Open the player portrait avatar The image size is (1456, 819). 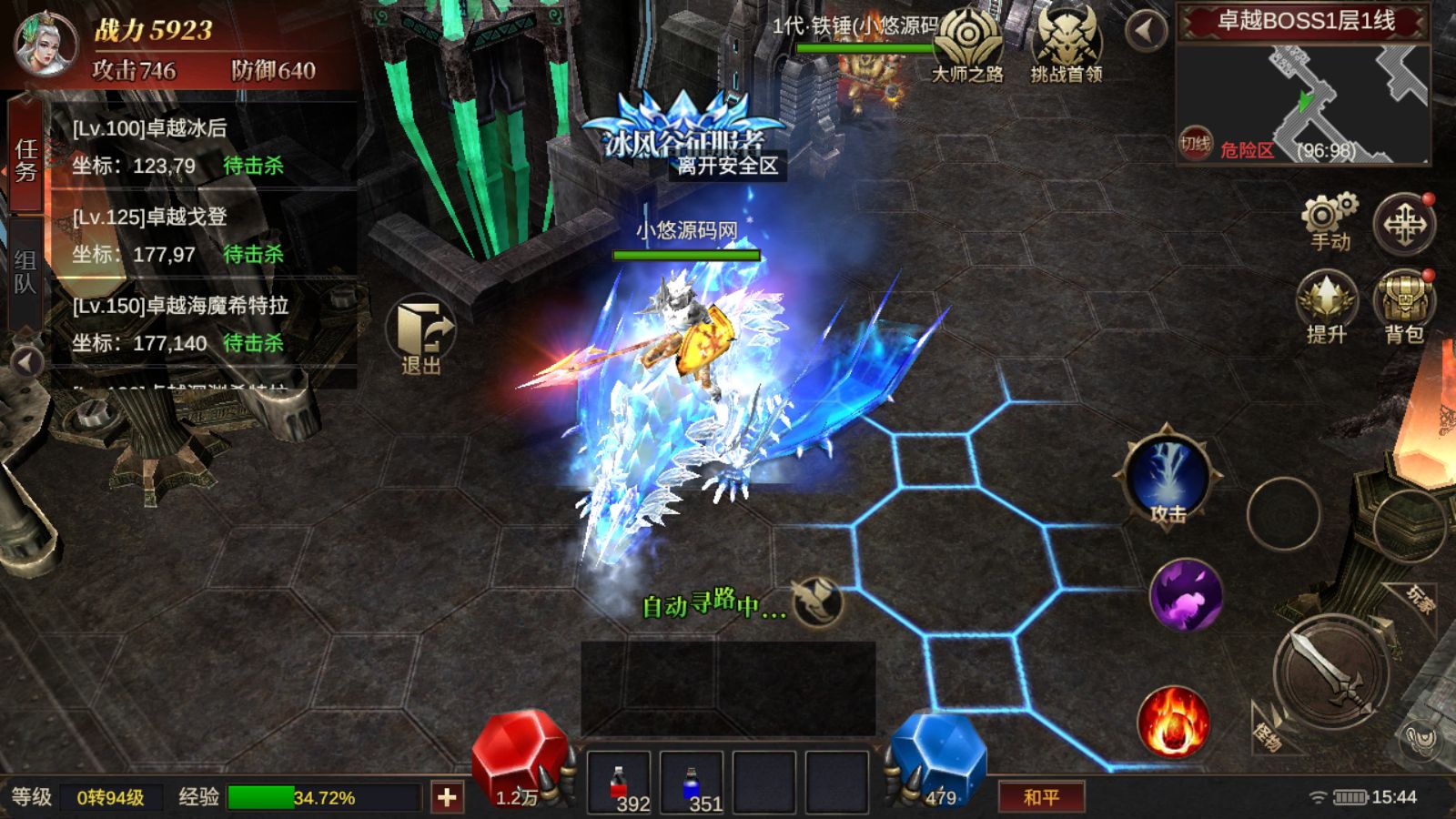coord(45,44)
